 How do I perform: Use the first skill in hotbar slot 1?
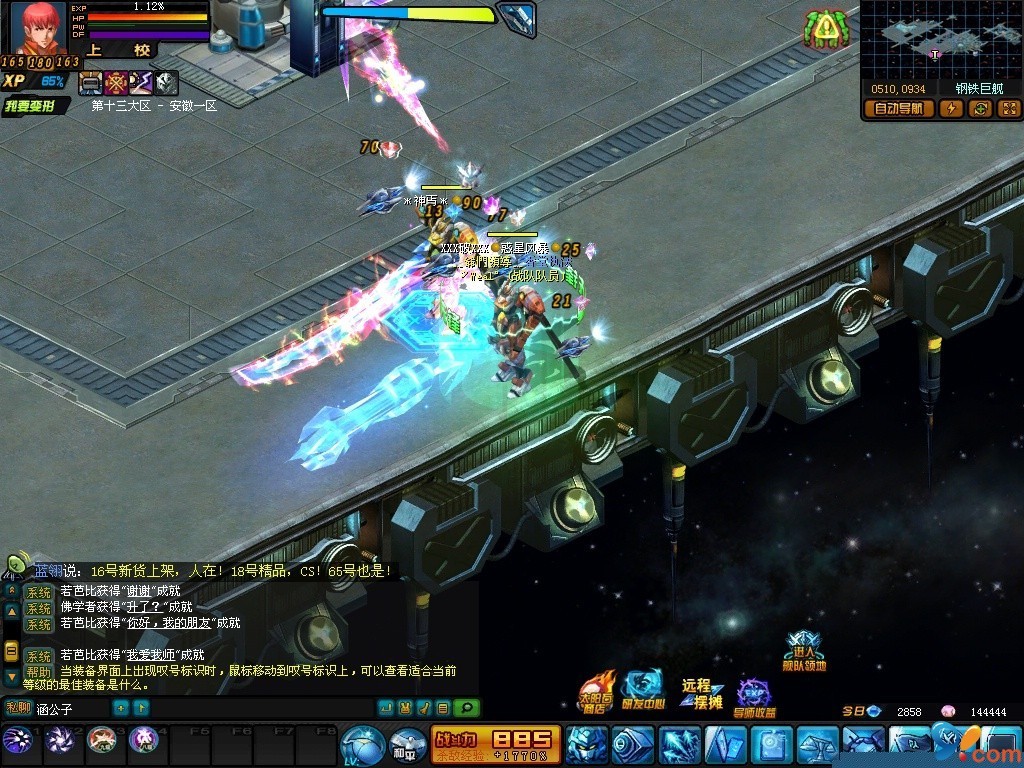16,741
